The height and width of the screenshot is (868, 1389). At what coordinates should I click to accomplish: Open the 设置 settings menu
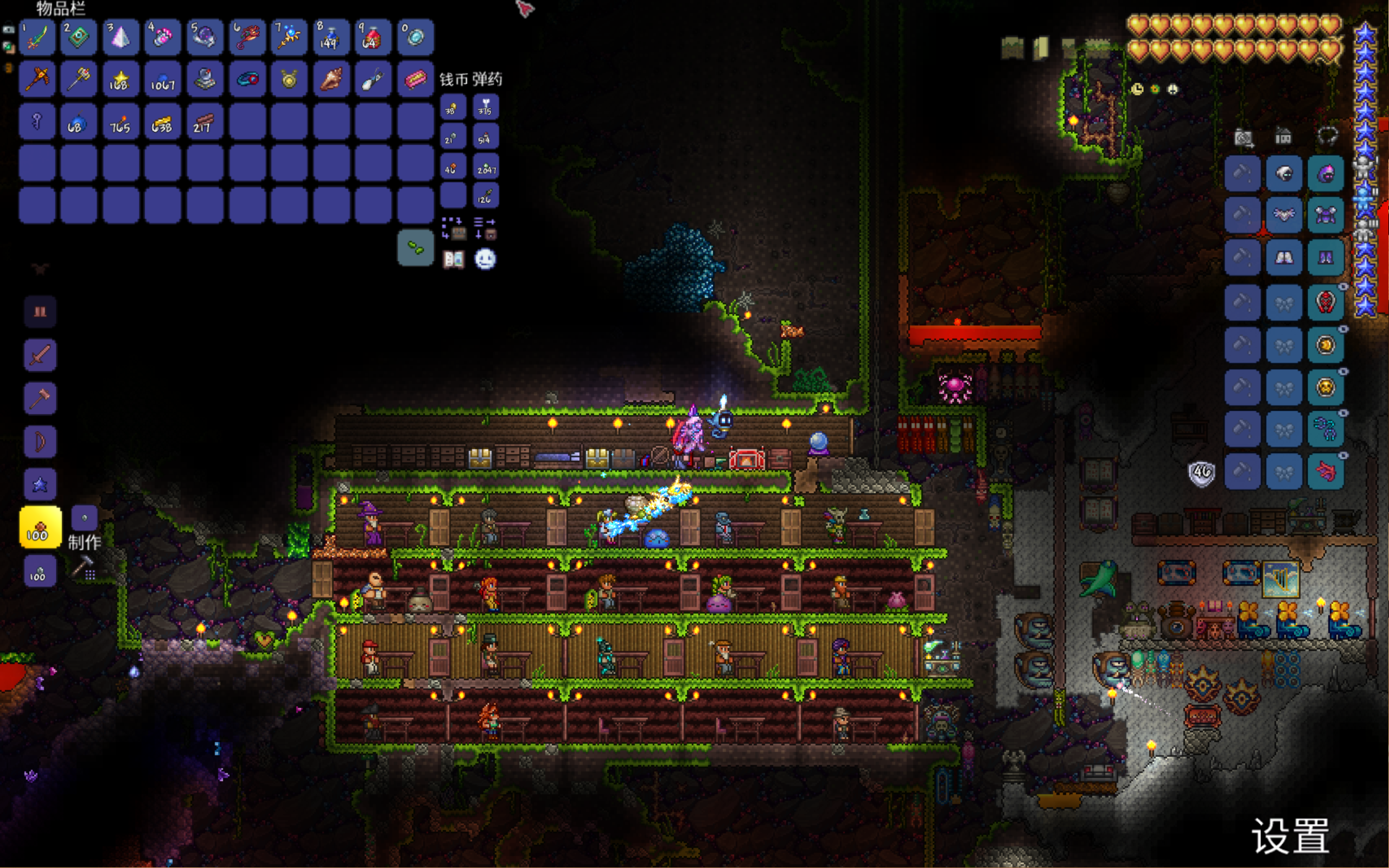pos(1290,837)
